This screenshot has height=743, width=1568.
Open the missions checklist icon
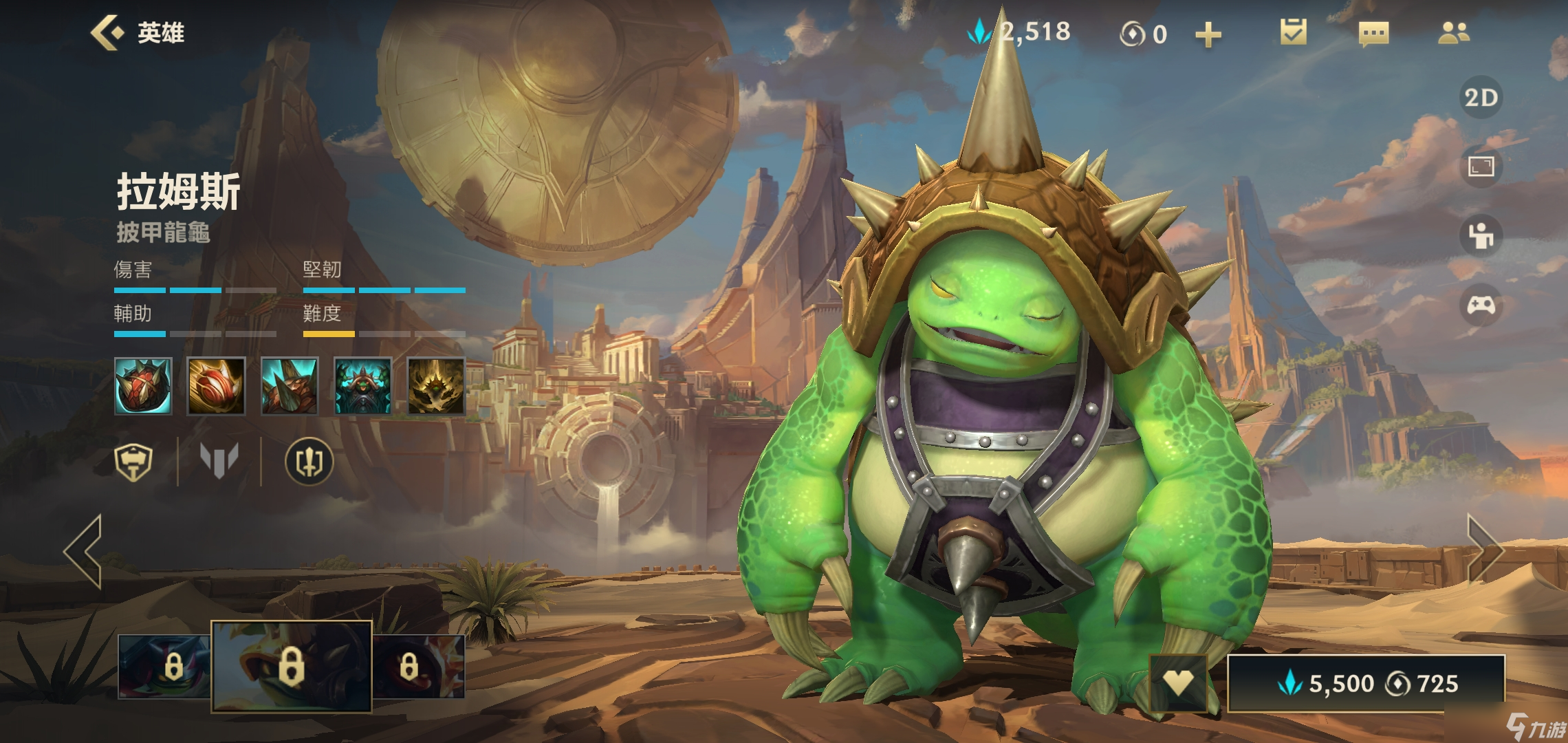tap(1293, 33)
